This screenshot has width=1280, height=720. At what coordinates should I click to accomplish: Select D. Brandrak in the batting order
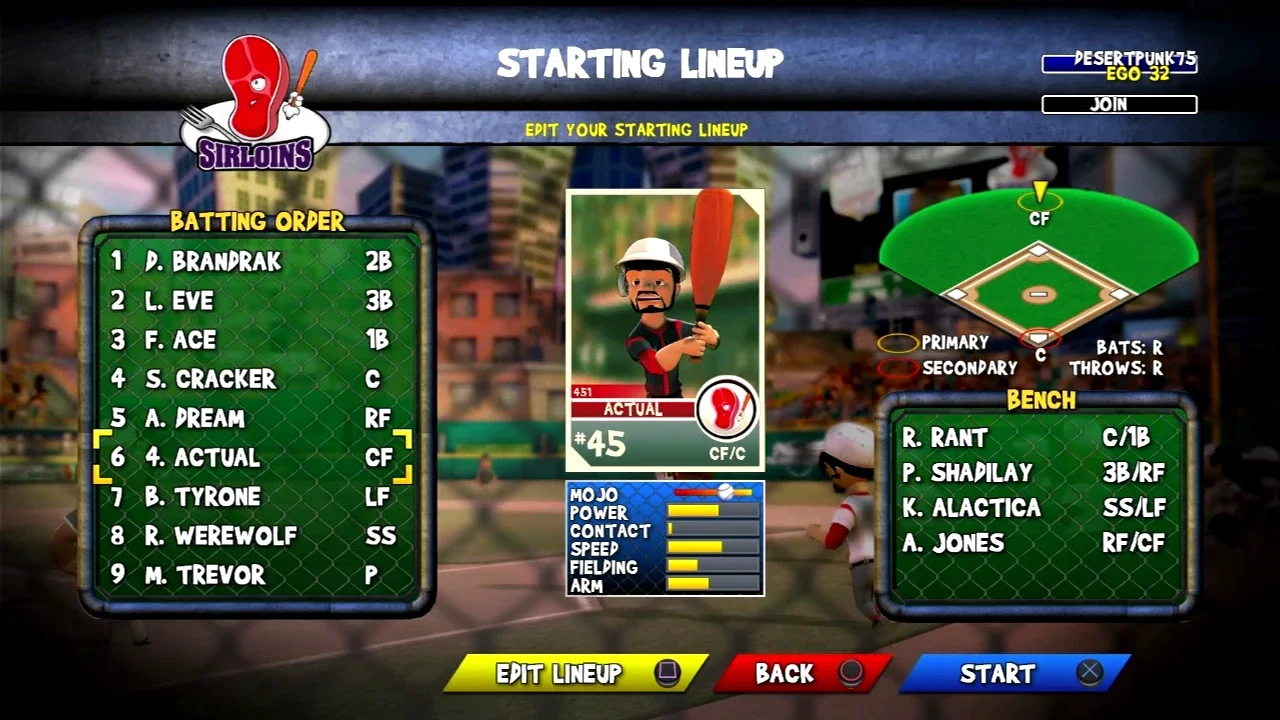pos(250,262)
